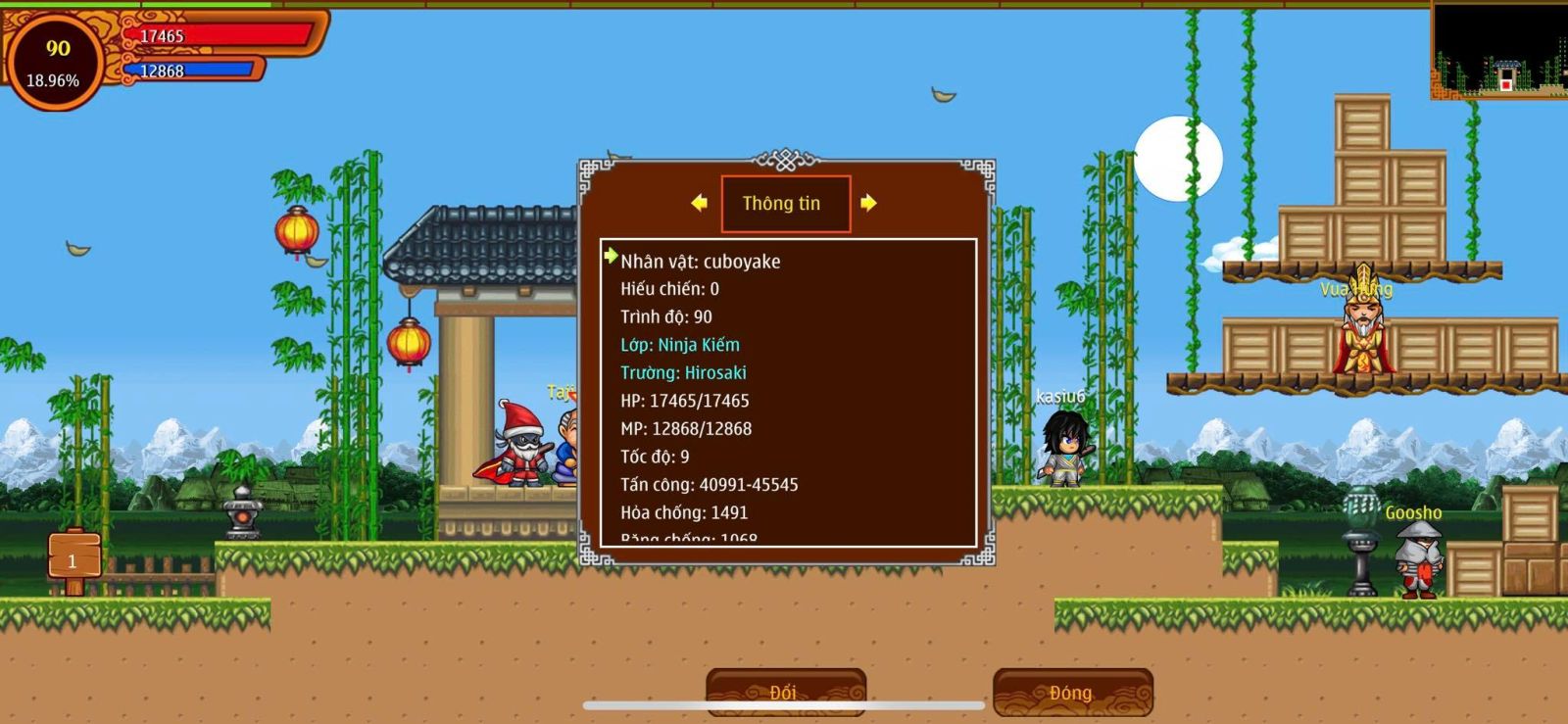
Task: Tap the level 90 character portrait circle
Action: point(57,61)
